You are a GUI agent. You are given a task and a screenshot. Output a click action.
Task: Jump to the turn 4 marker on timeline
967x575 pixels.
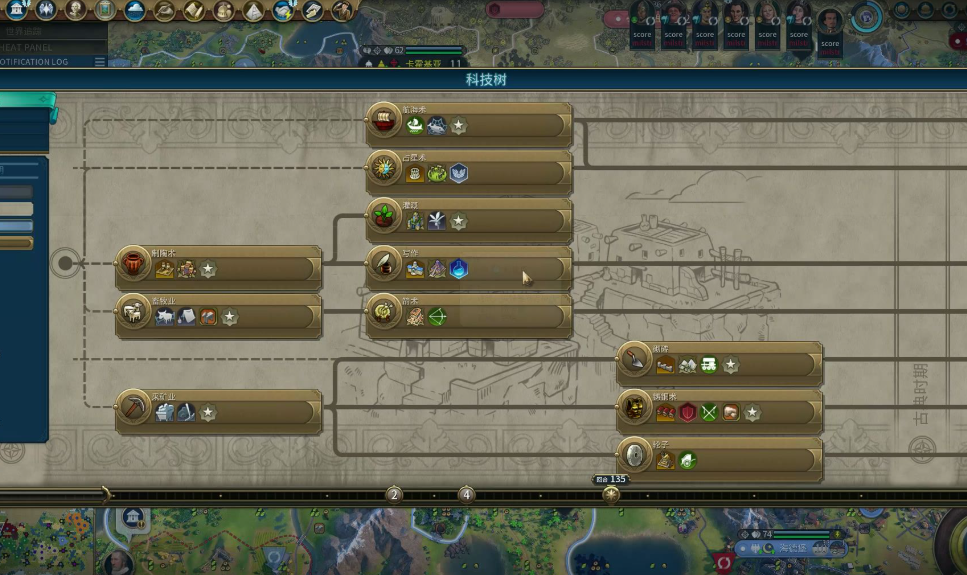click(x=466, y=494)
